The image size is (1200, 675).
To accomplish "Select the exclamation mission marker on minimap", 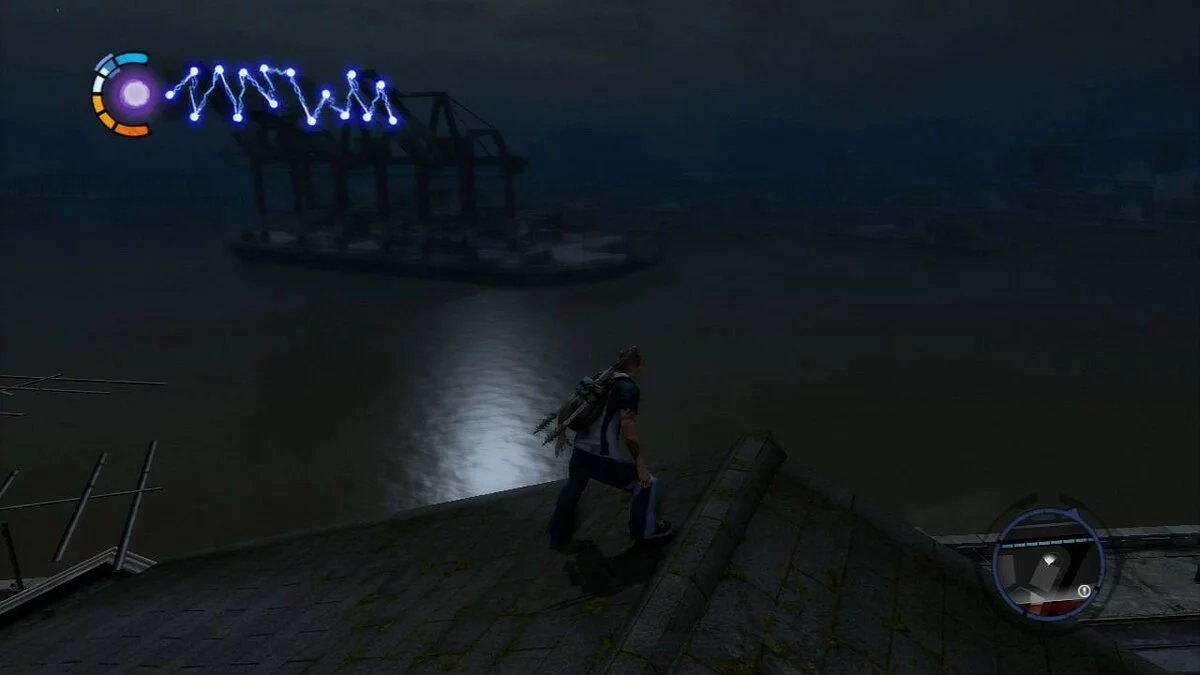I will point(1084,591).
